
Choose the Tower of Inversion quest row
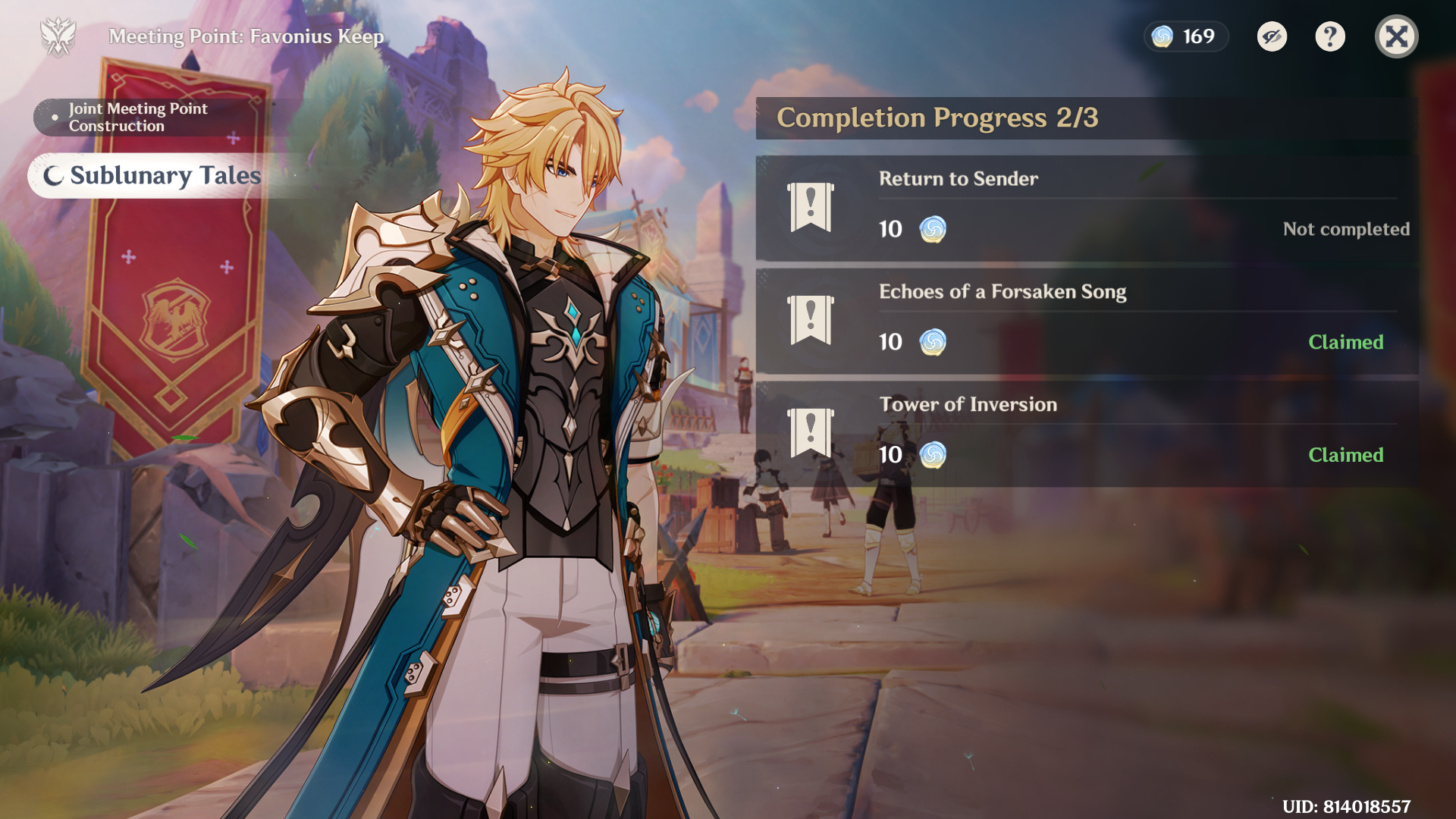pyautogui.click(x=1086, y=434)
